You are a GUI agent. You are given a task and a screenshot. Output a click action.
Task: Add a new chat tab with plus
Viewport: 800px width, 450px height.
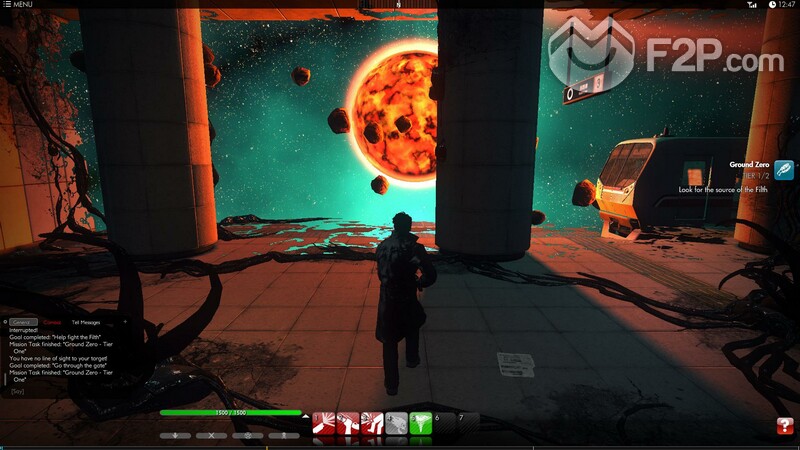125,322
